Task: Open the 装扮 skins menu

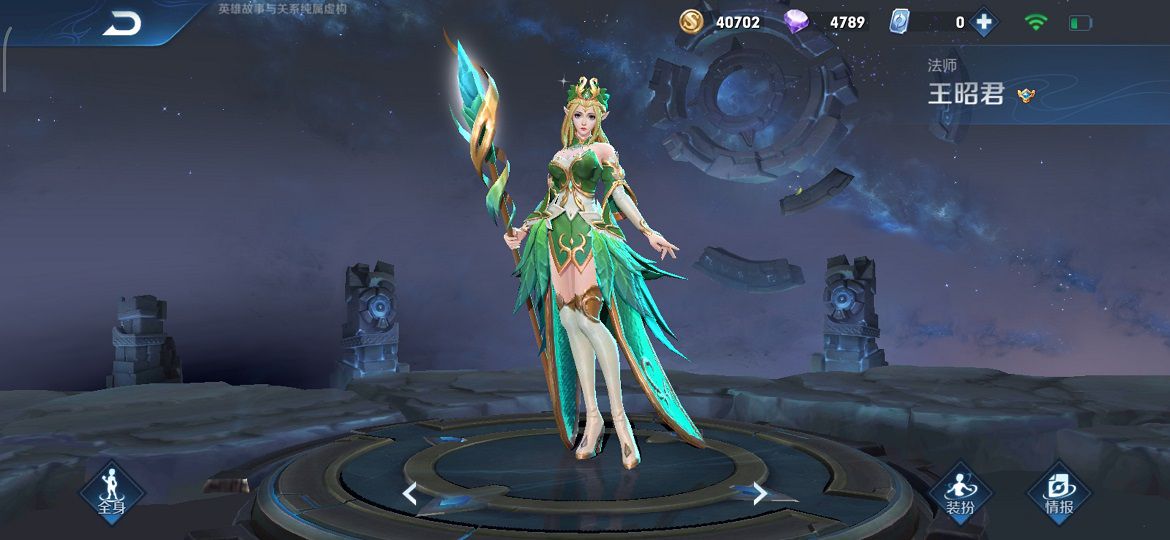Action: [x=960, y=492]
